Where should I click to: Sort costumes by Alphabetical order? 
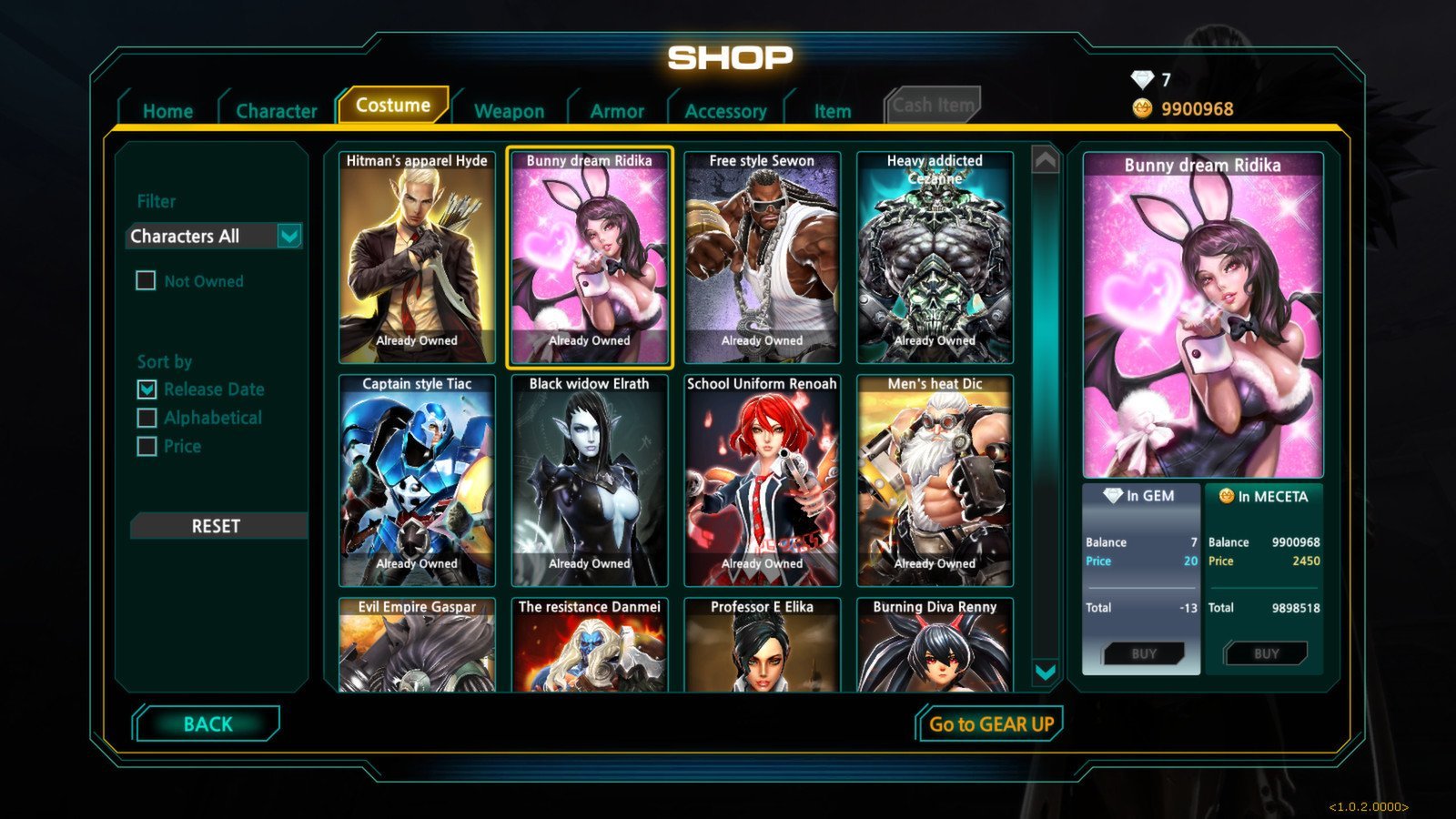147,418
